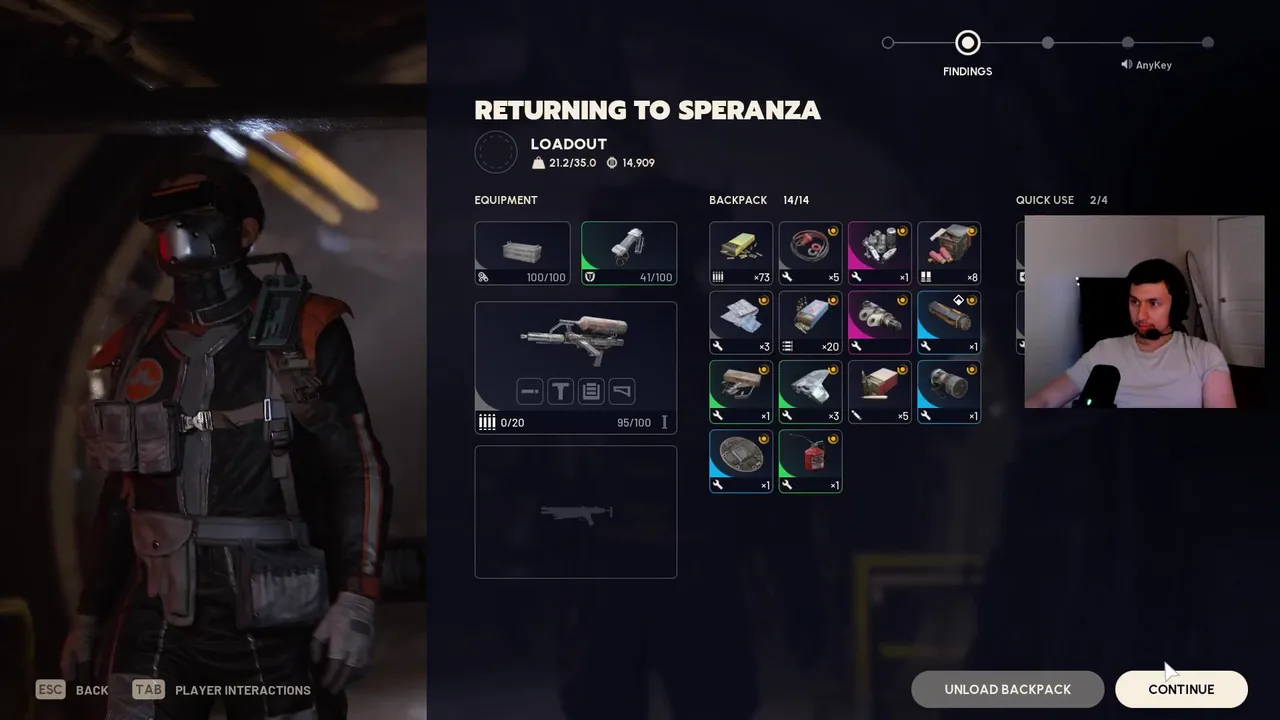
Task: Click the Findings progress step marker
Action: click(x=967, y=43)
